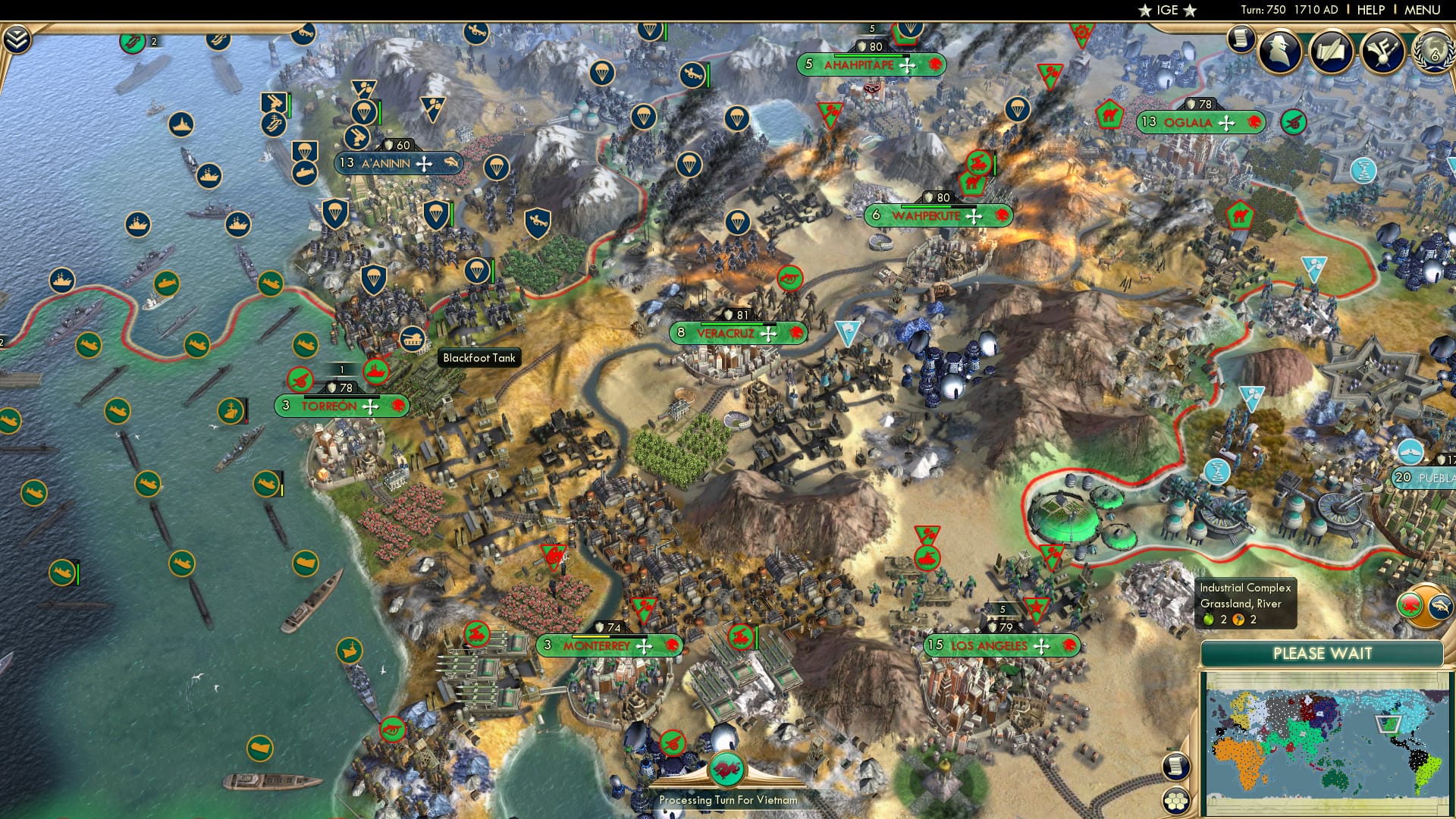Open the Diplomacy overview scroll-and-quill icon
The width and height of the screenshot is (1456, 819).
1332,49
